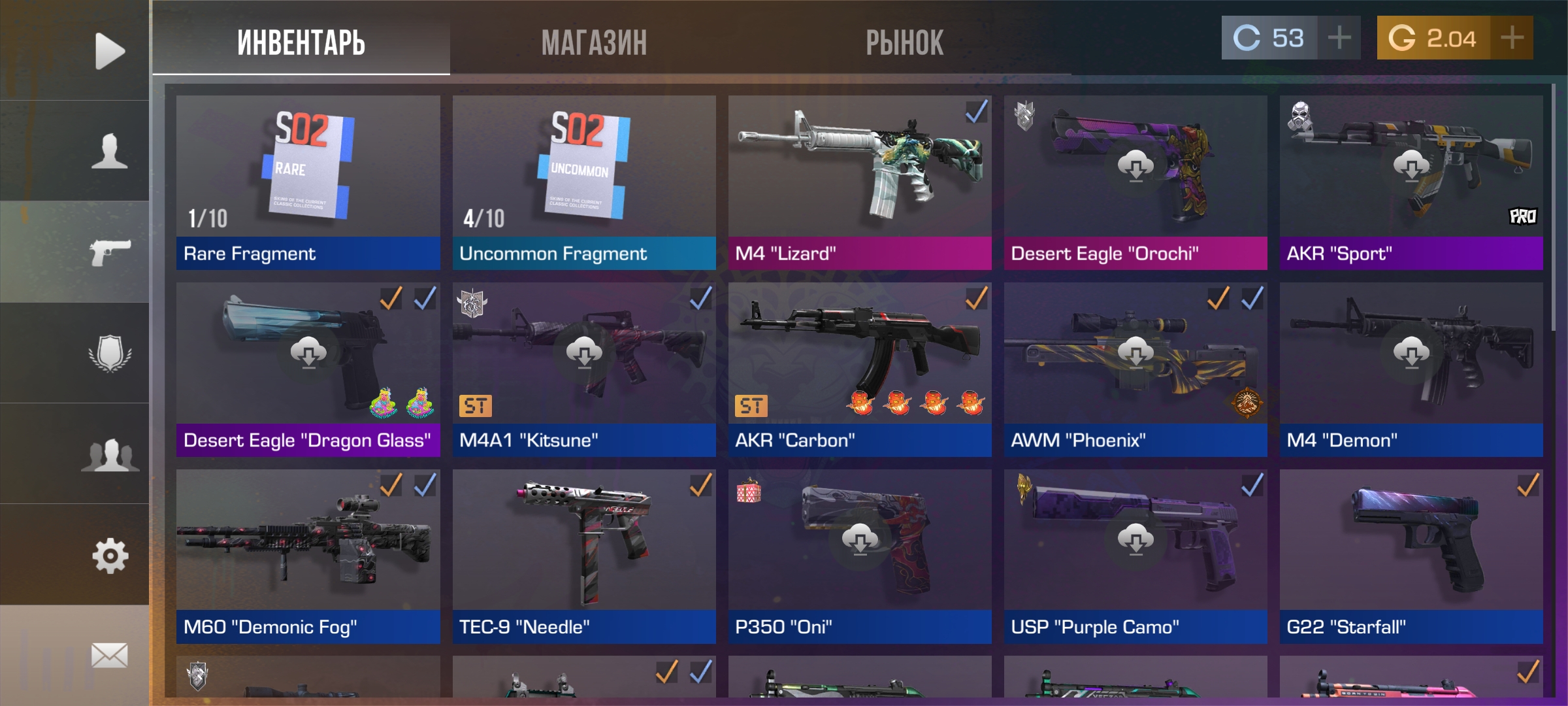Open the mail envelope icon
Viewport: 1568px width, 706px height.
tap(109, 655)
